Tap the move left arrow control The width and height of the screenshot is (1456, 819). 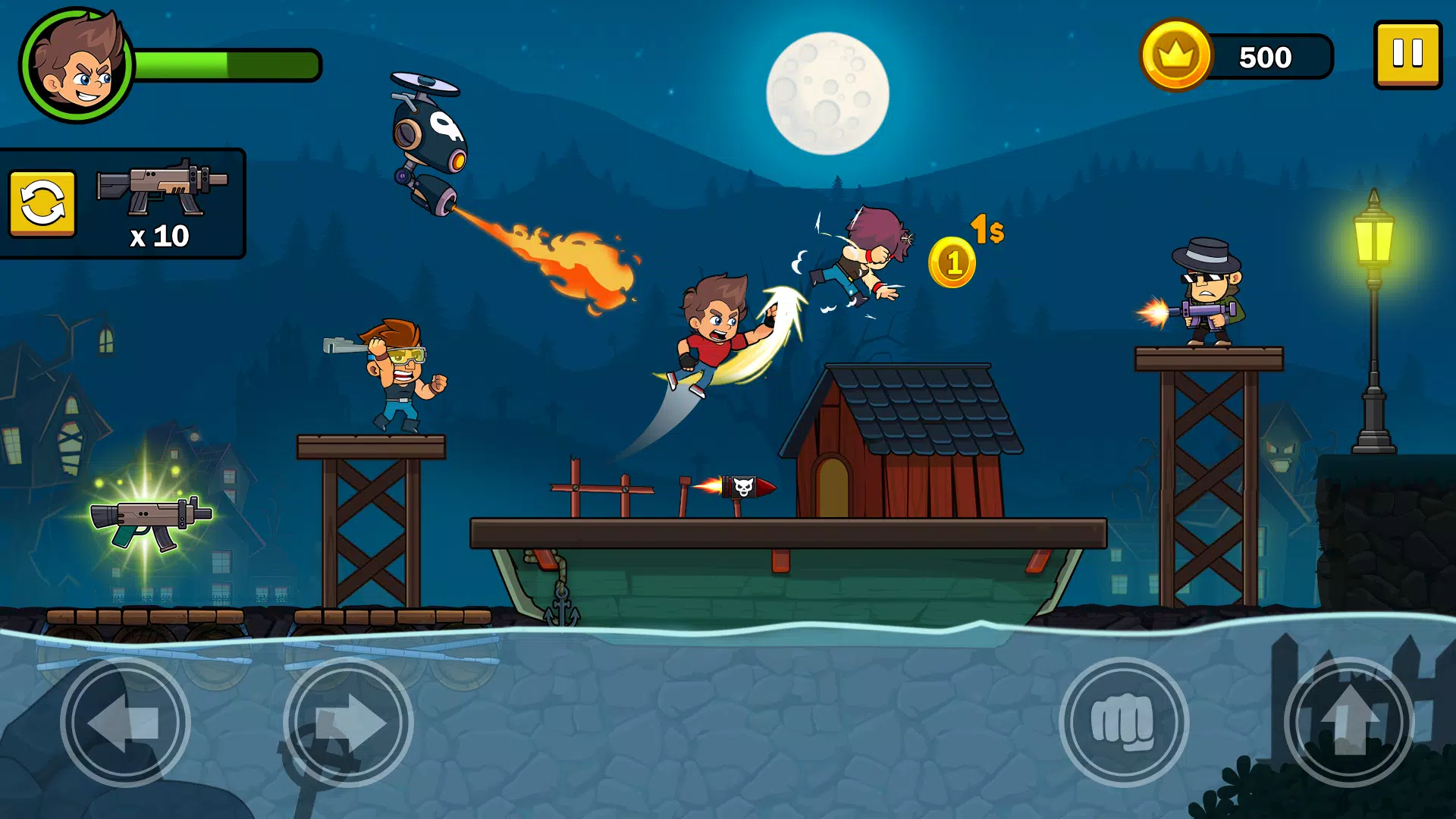pos(125,722)
